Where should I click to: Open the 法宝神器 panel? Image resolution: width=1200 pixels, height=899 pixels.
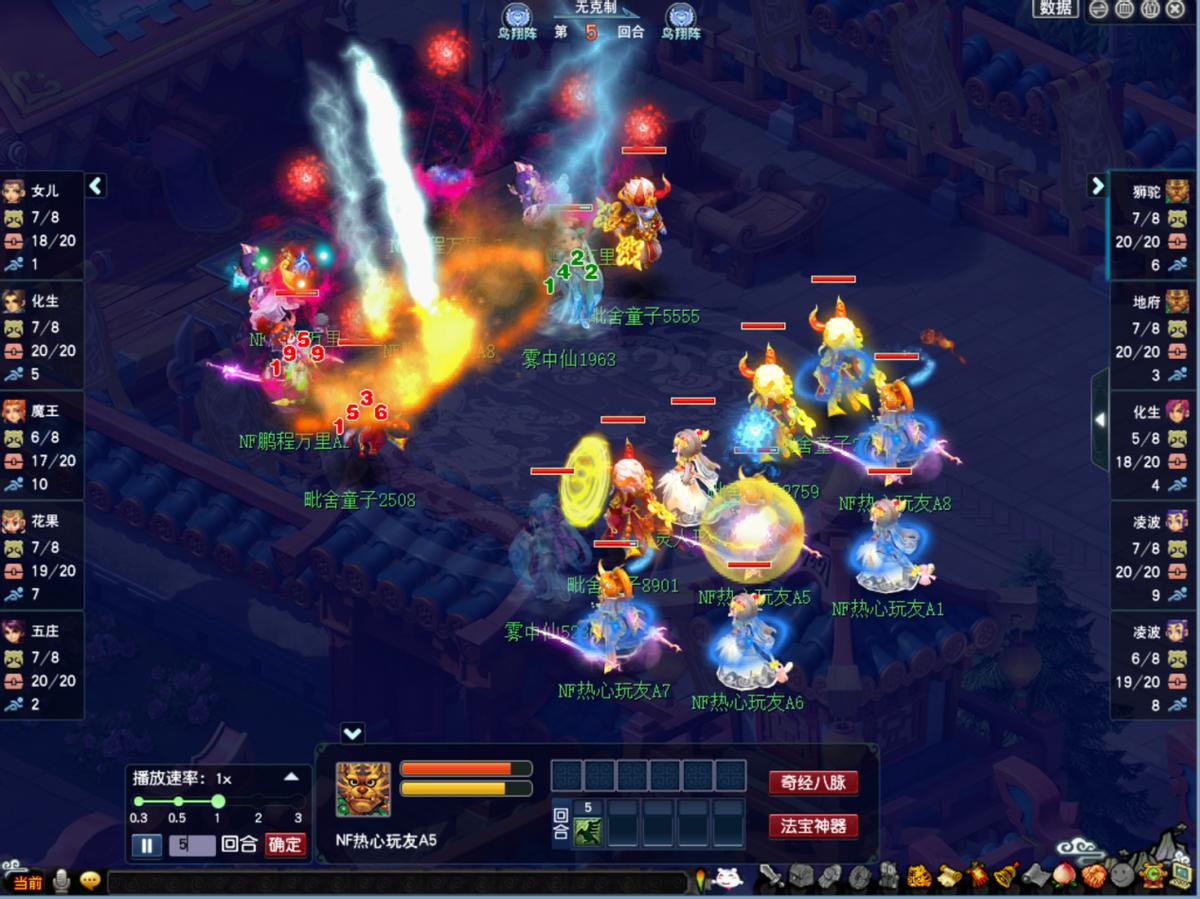[813, 827]
